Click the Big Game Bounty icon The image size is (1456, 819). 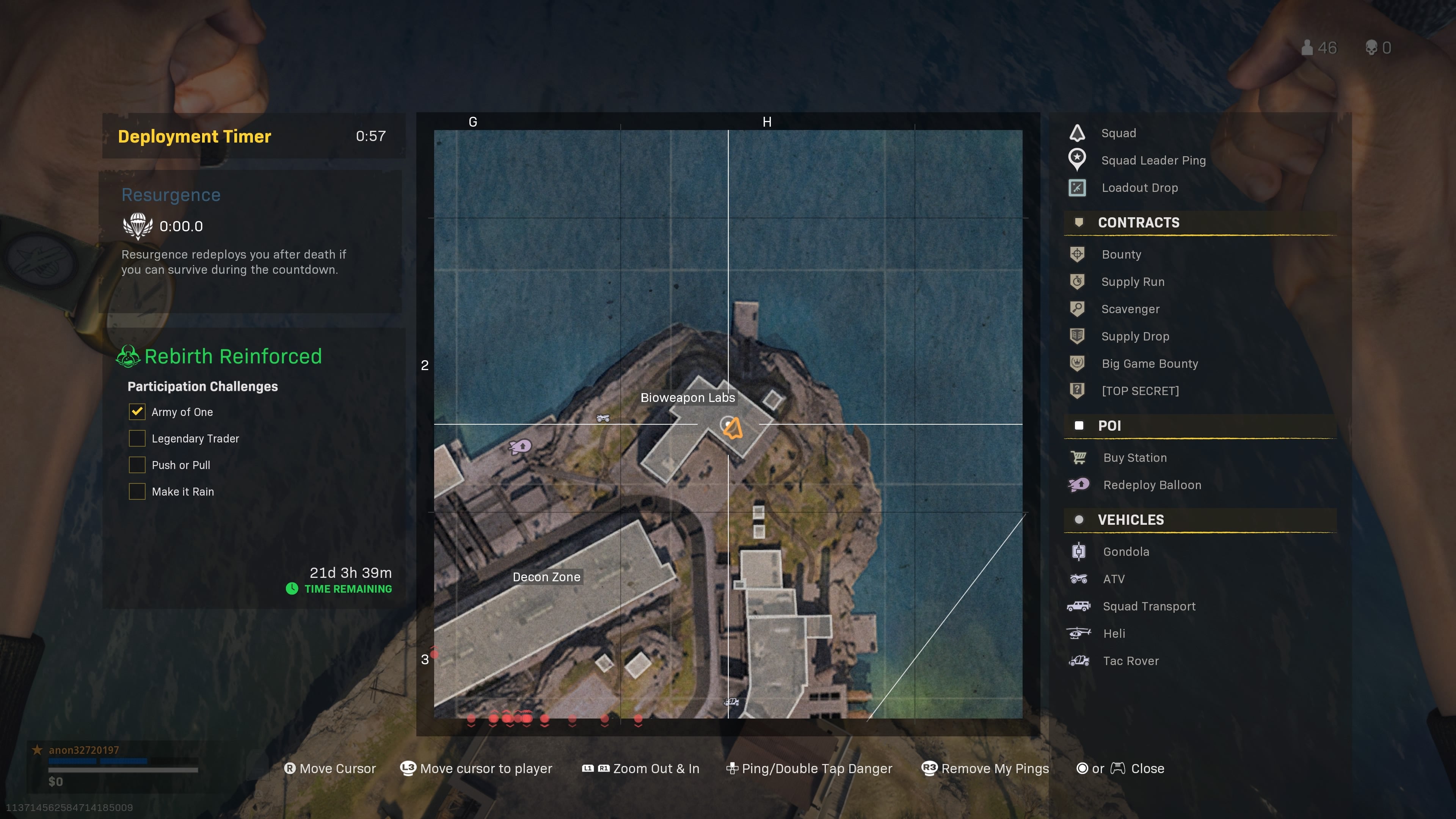tap(1078, 364)
